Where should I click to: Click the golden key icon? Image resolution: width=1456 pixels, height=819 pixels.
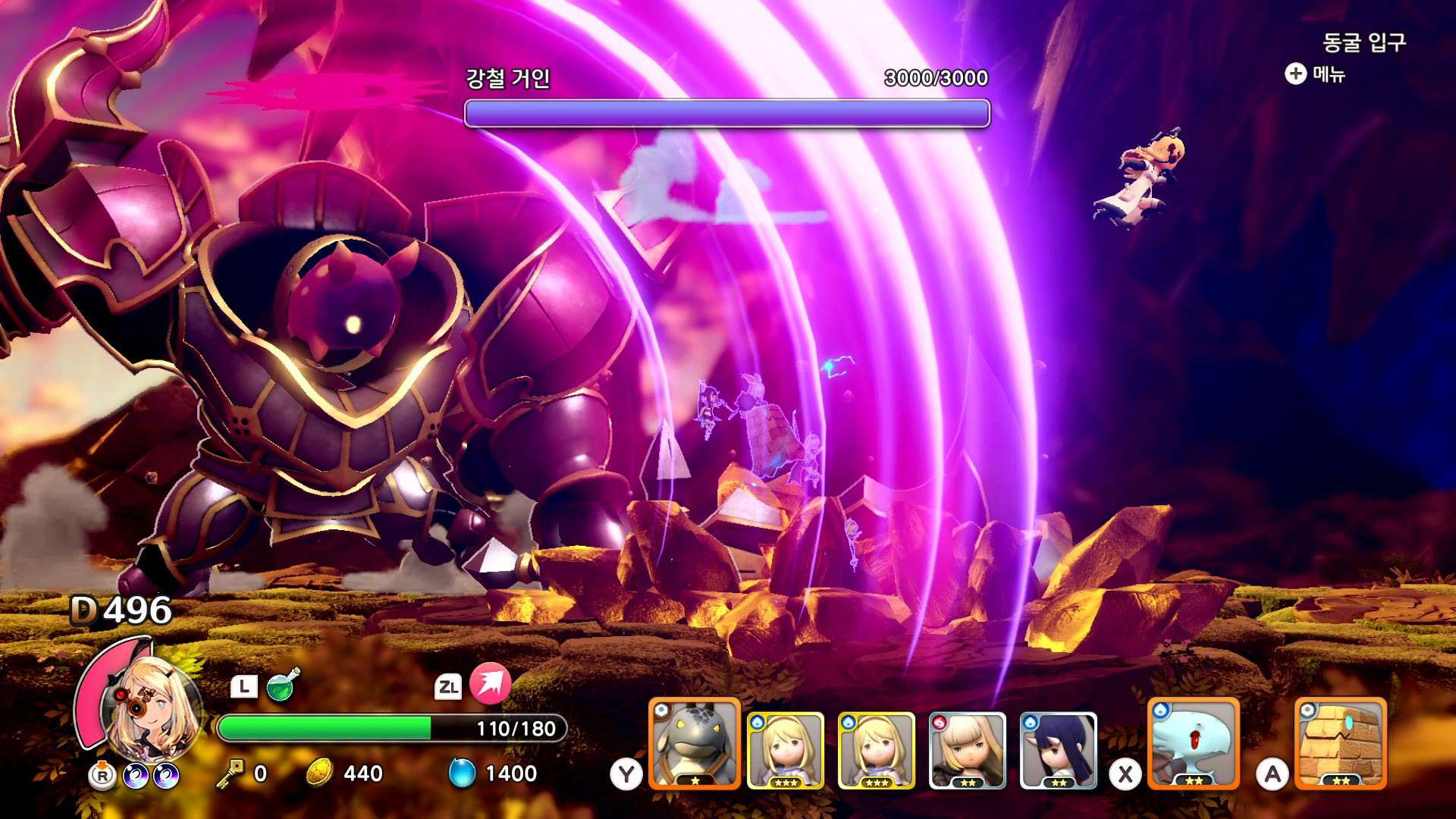[229, 773]
